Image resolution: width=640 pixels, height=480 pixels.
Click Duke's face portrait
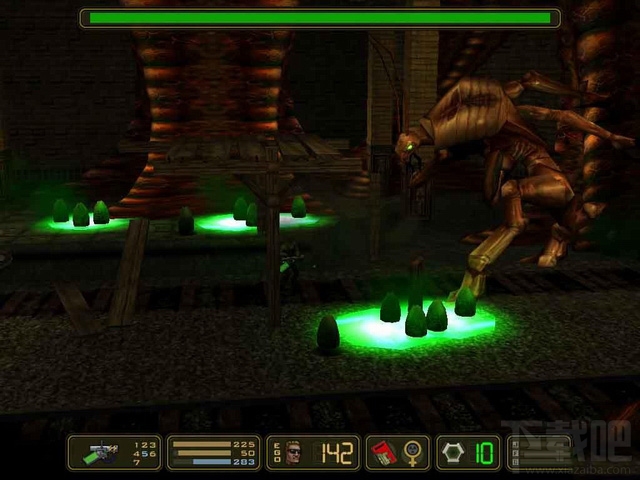click(293, 453)
